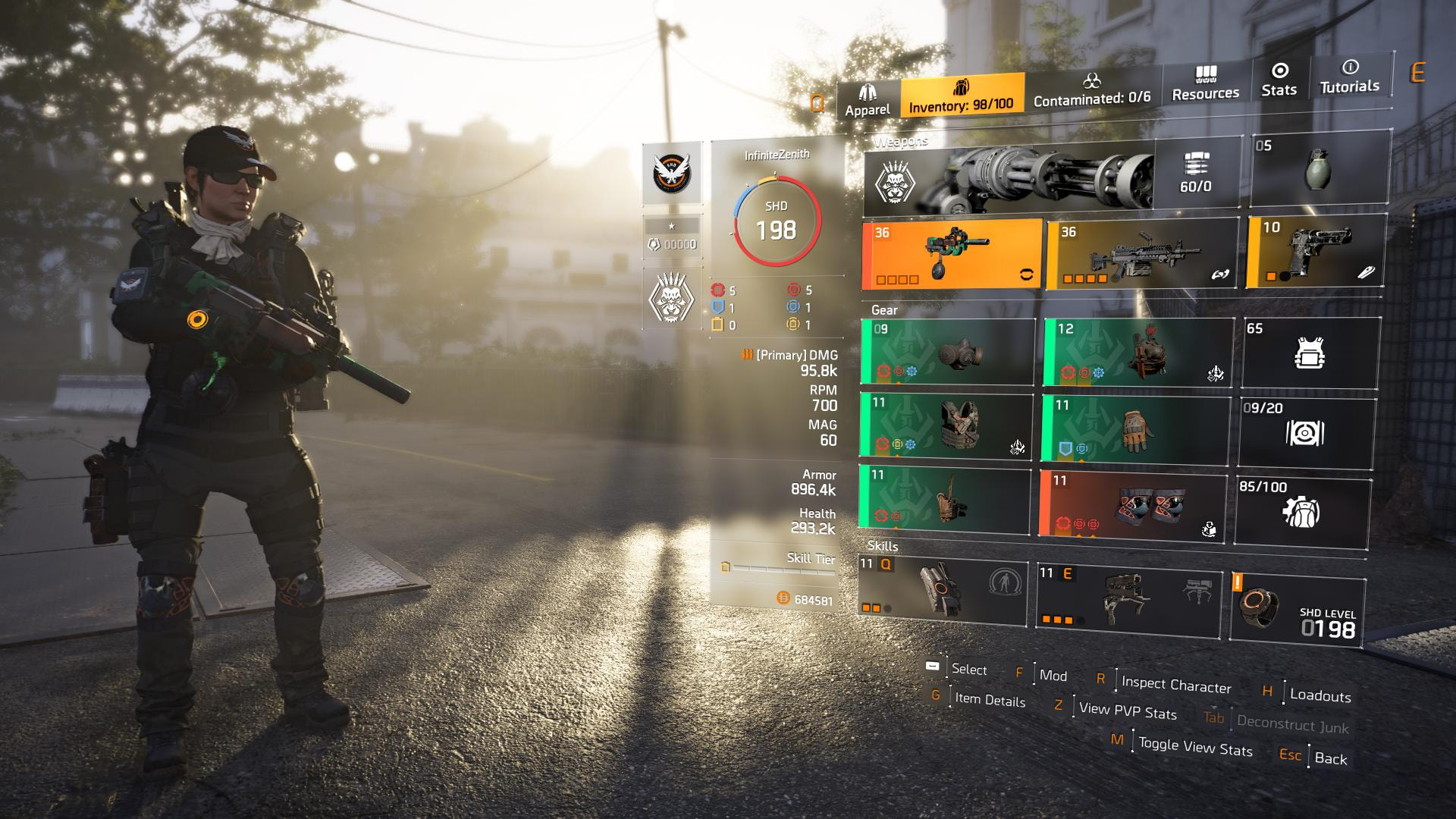
Task: Select the gas mask gear slot
Action: click(x=948, y=353)
